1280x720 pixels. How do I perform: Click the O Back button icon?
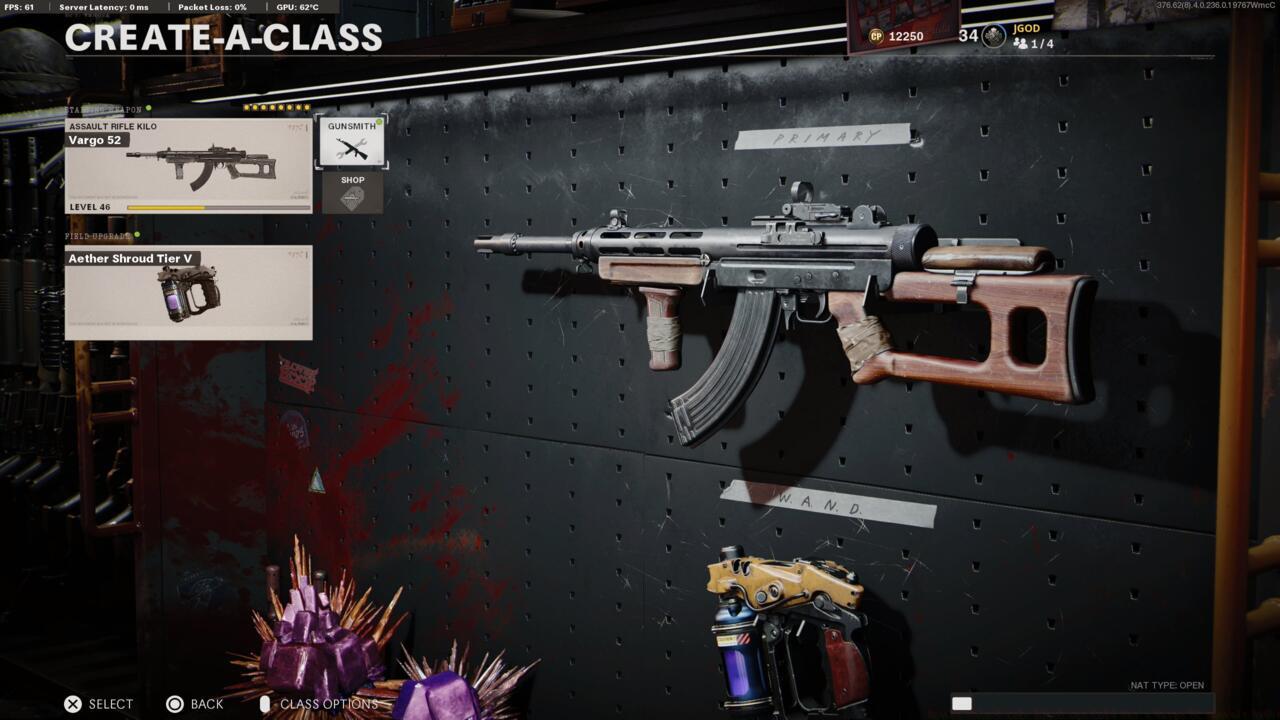coord(175,703)
